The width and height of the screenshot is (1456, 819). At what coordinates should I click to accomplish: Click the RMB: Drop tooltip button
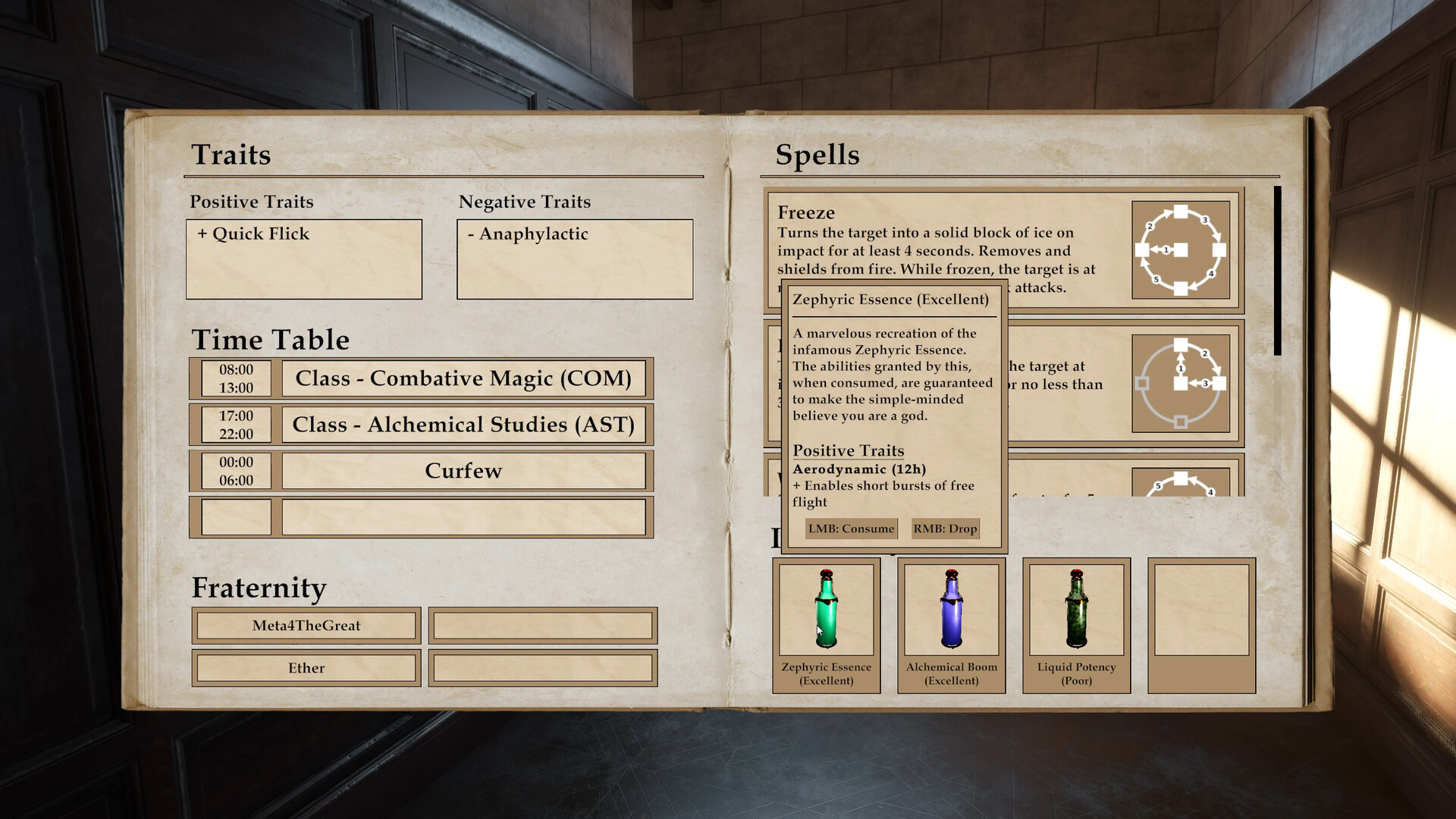pyautogui.click(x=945, y=529)
